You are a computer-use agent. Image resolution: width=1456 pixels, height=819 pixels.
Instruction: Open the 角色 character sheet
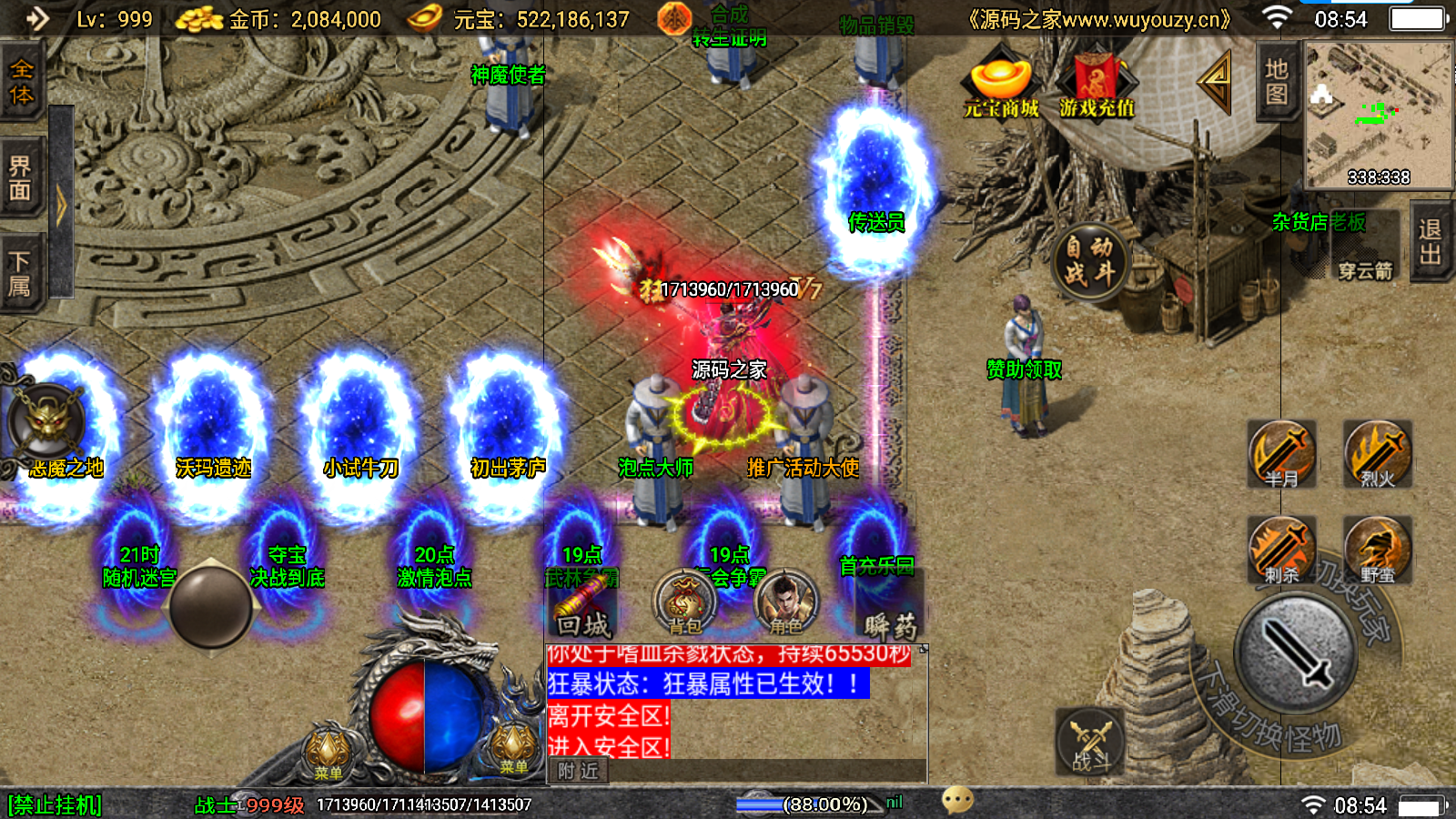[785, 602]
